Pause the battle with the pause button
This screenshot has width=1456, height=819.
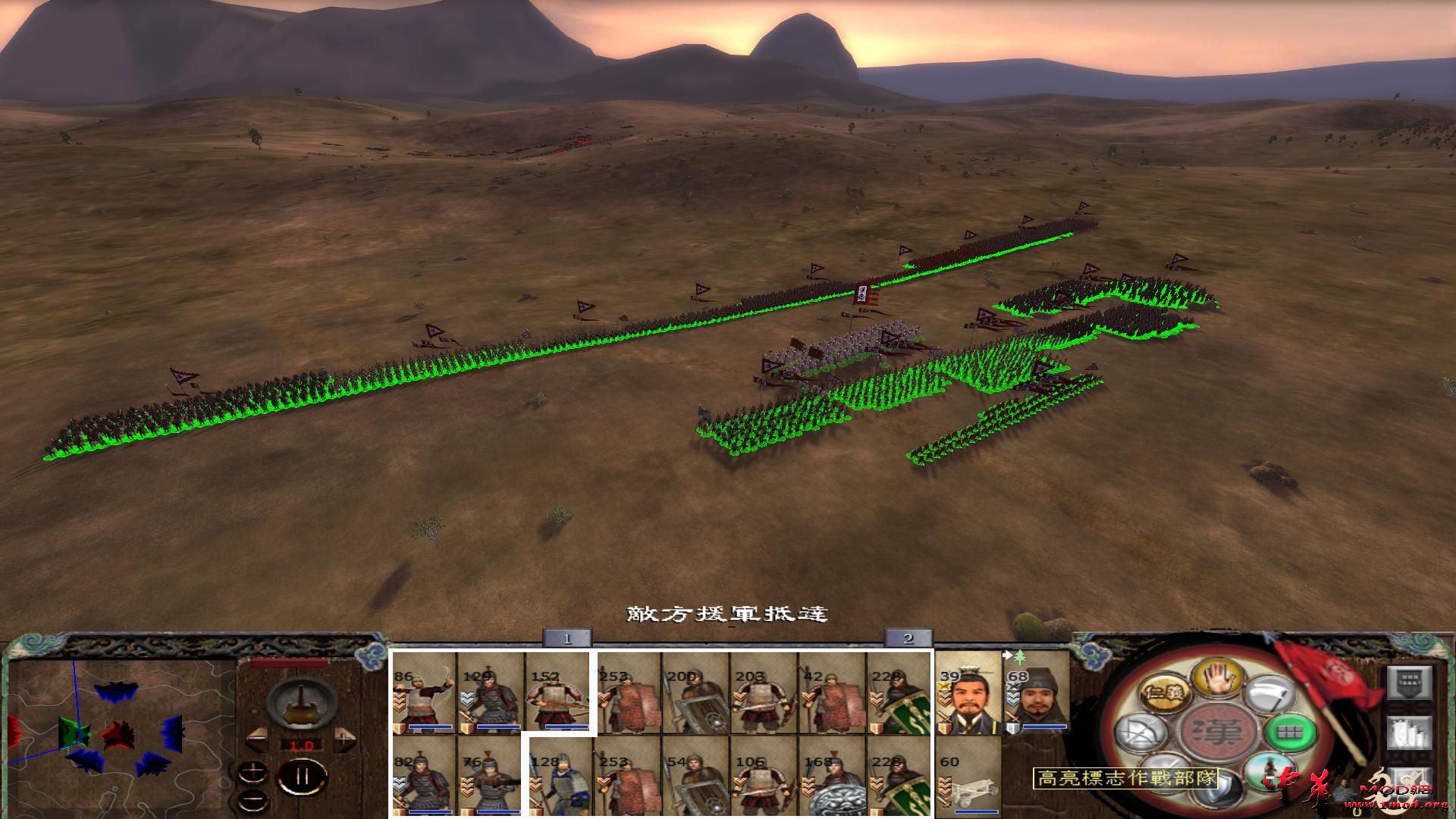pyautogui.click(x=303, y=775)
